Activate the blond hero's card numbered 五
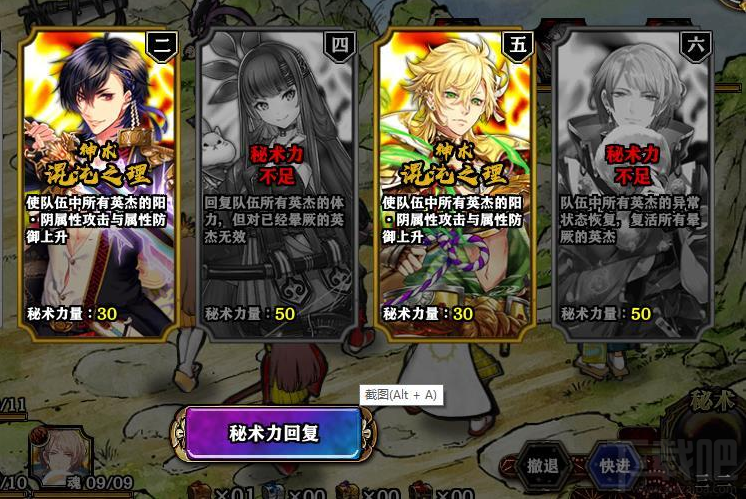 point(456,185)
